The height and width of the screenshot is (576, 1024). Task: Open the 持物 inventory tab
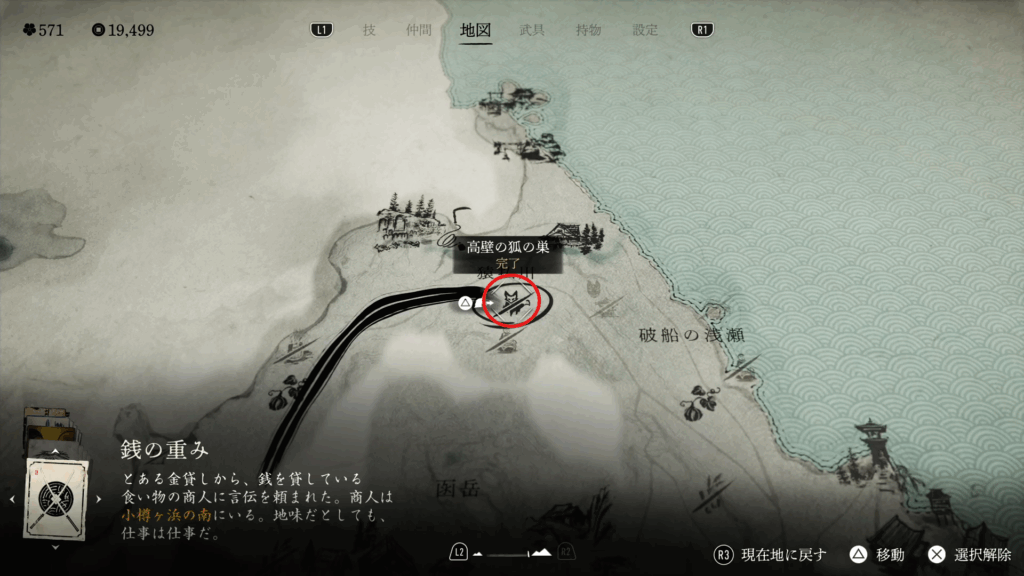(x=588, y=30)
